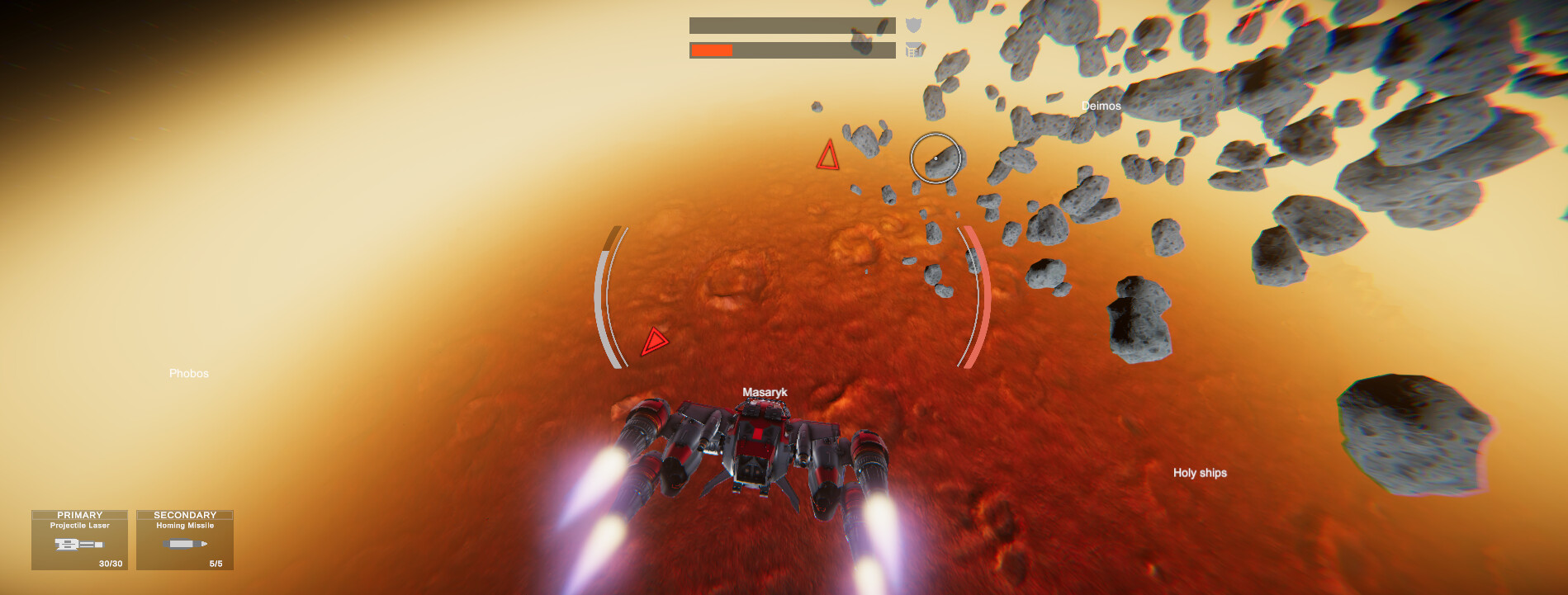Open the cargo hold icon below the shield icon
1568x595 pixels.
[913, 50]
